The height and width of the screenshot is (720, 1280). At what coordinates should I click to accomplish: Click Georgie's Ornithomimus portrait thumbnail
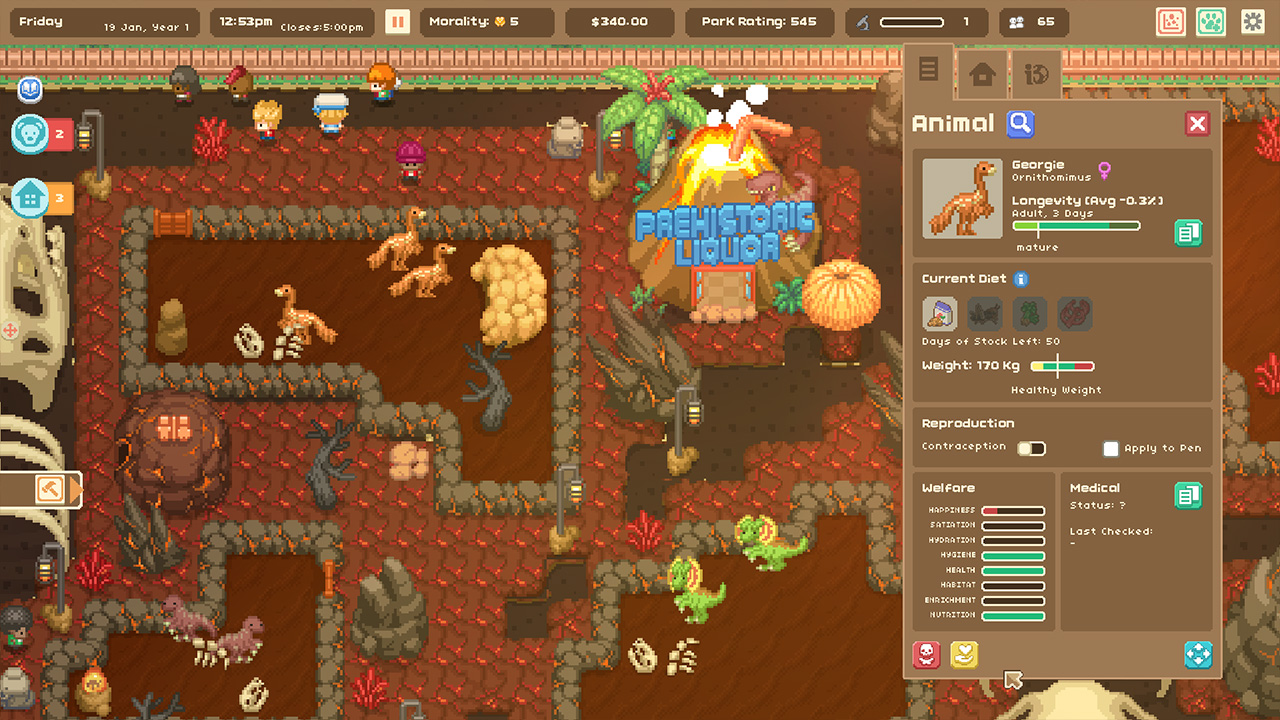(x=961, y=199)
